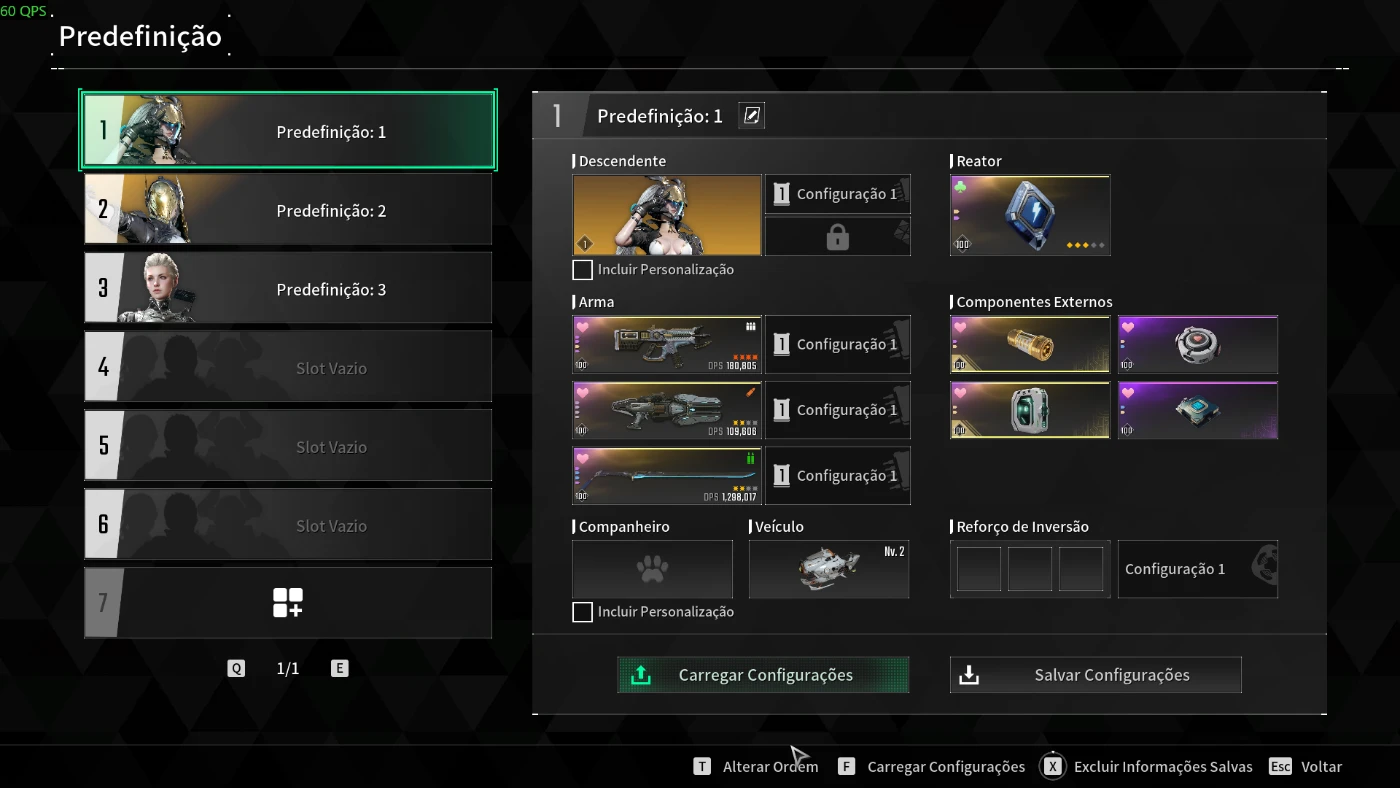The width and height of the screenshot is (1400, 788).
Task: Select the gold cylinder external component
Action: [1030, 344]
